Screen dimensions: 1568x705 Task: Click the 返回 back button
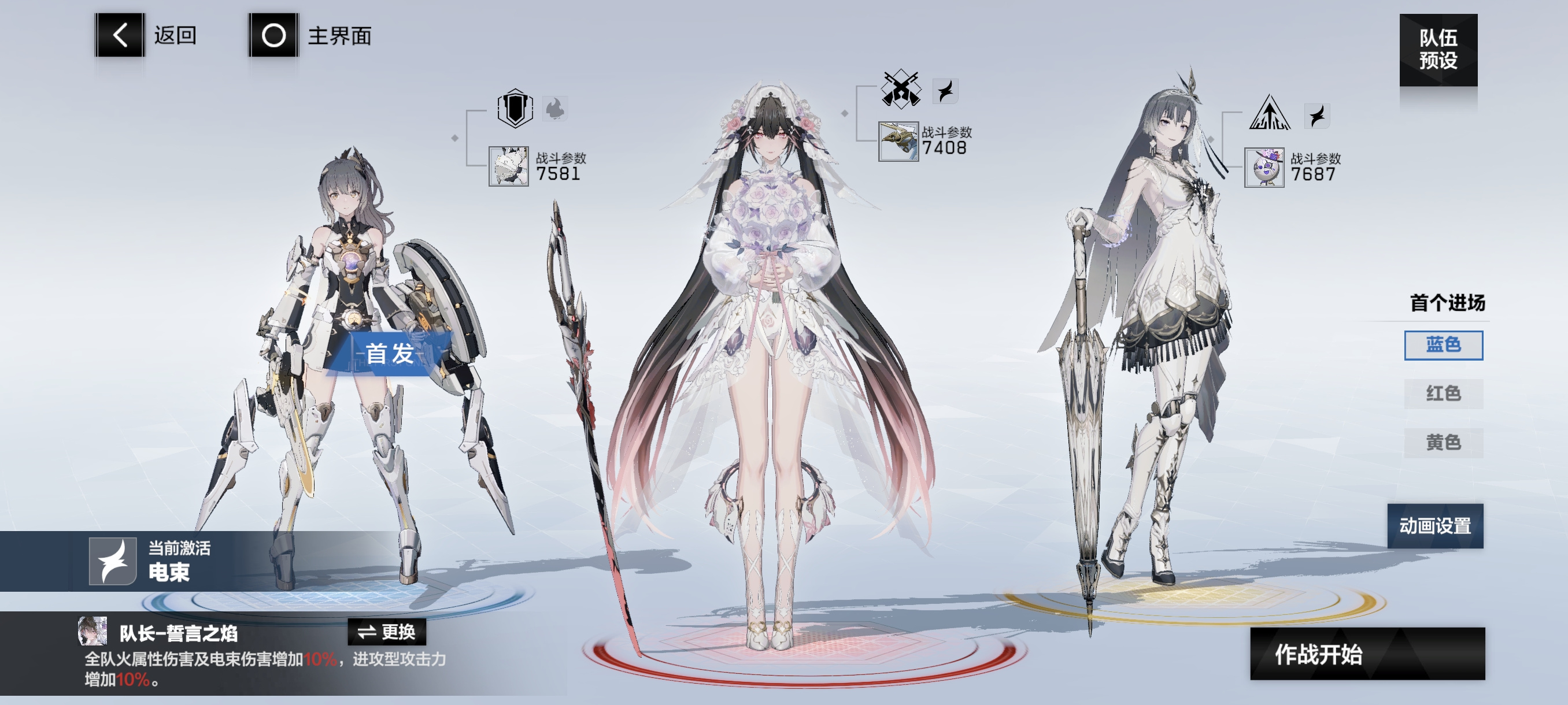(x=120, y=35)
